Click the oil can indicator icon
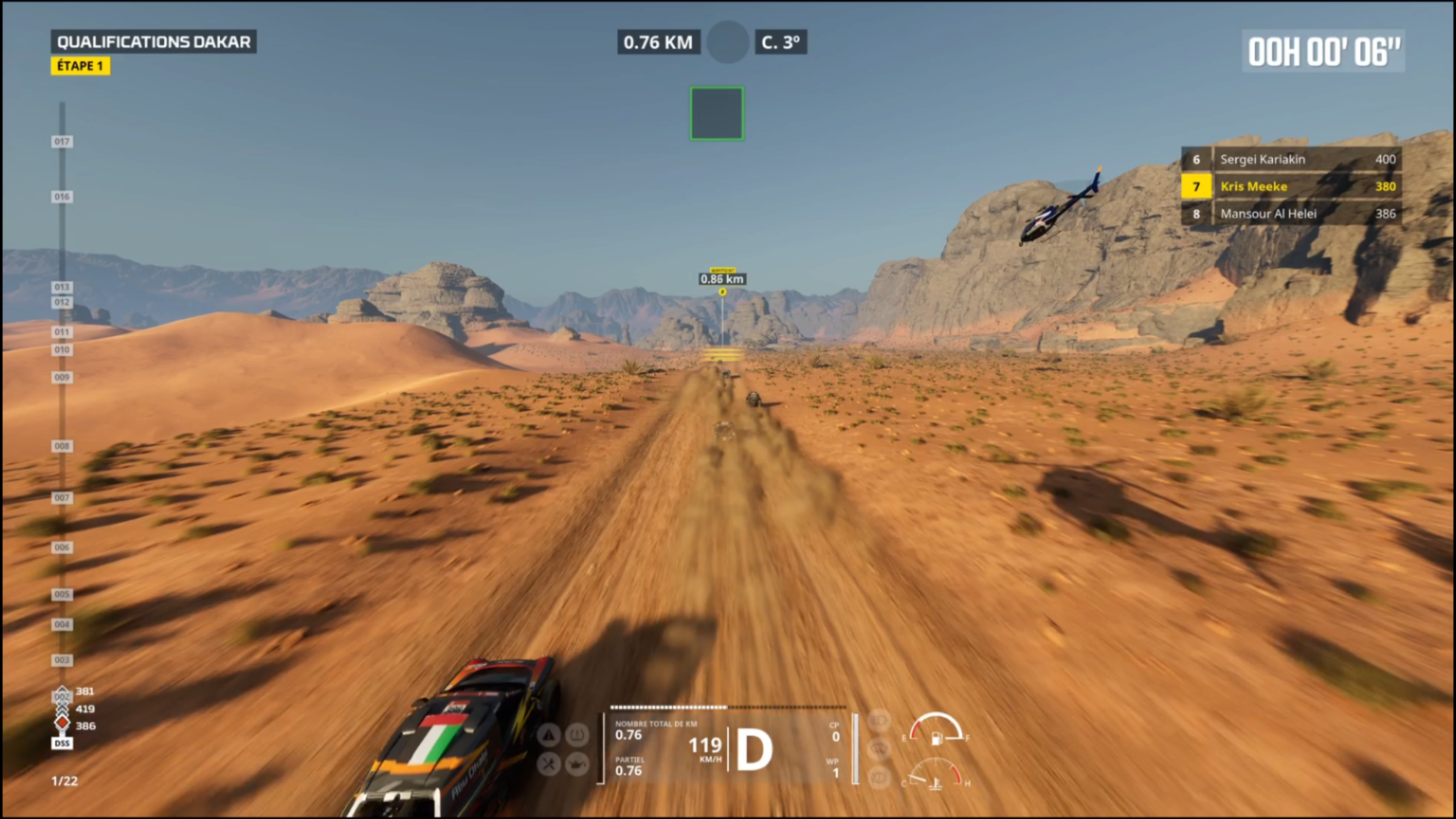This screenshot has height=819, width=1456. 577,765
